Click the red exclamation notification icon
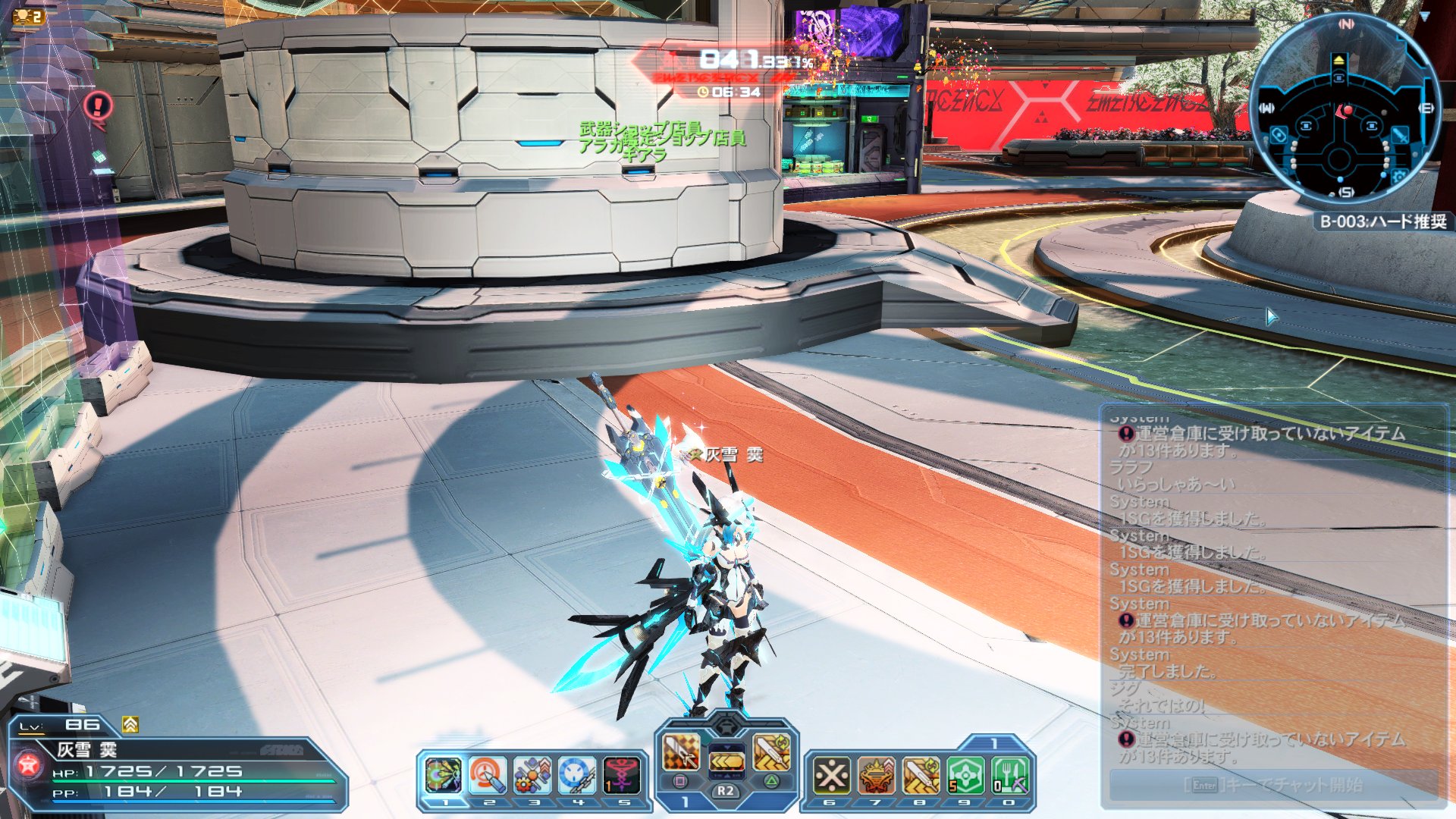The image size is (1456, 819). coord(99,106)
